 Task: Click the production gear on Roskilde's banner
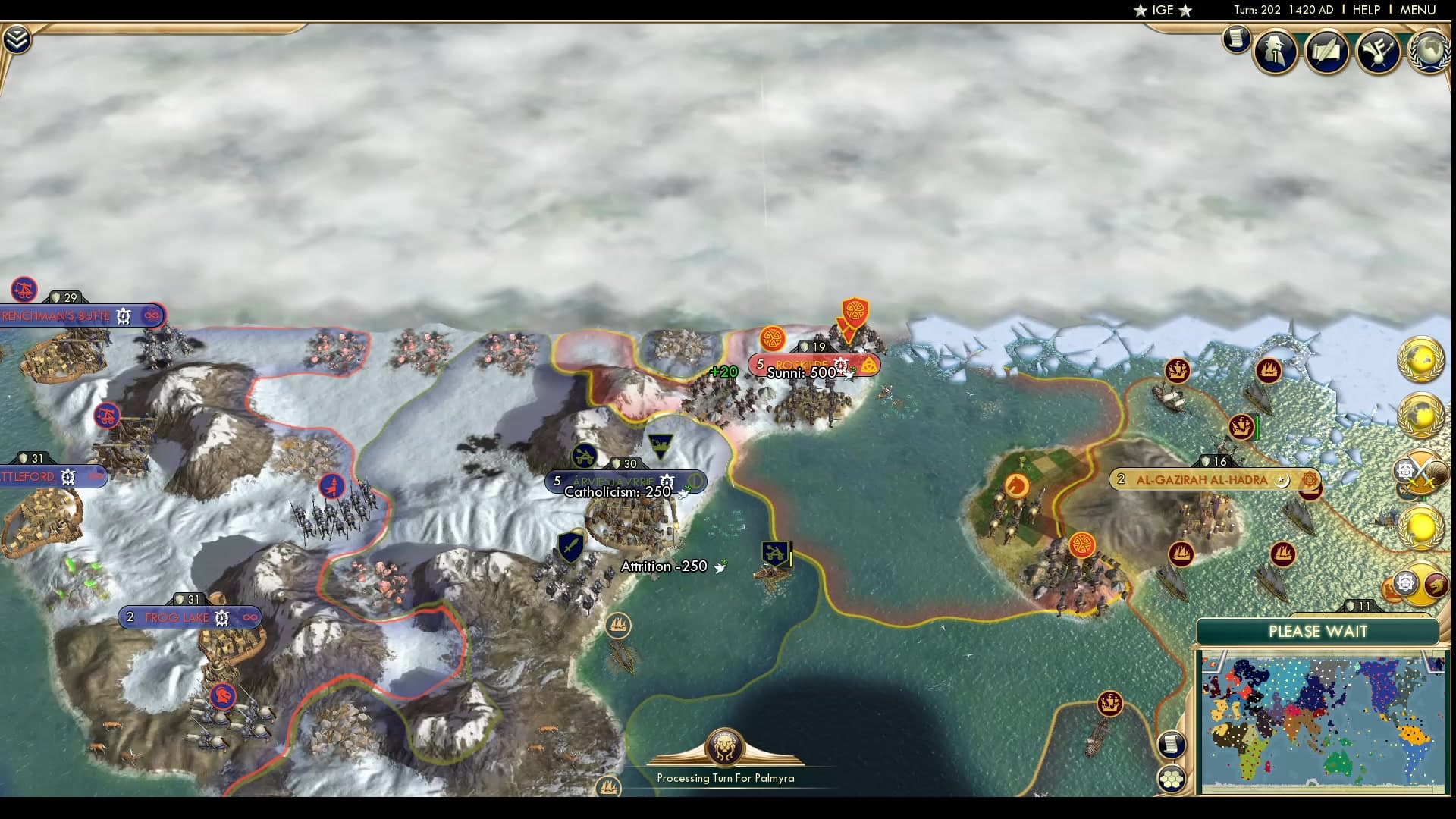point(842,365)
